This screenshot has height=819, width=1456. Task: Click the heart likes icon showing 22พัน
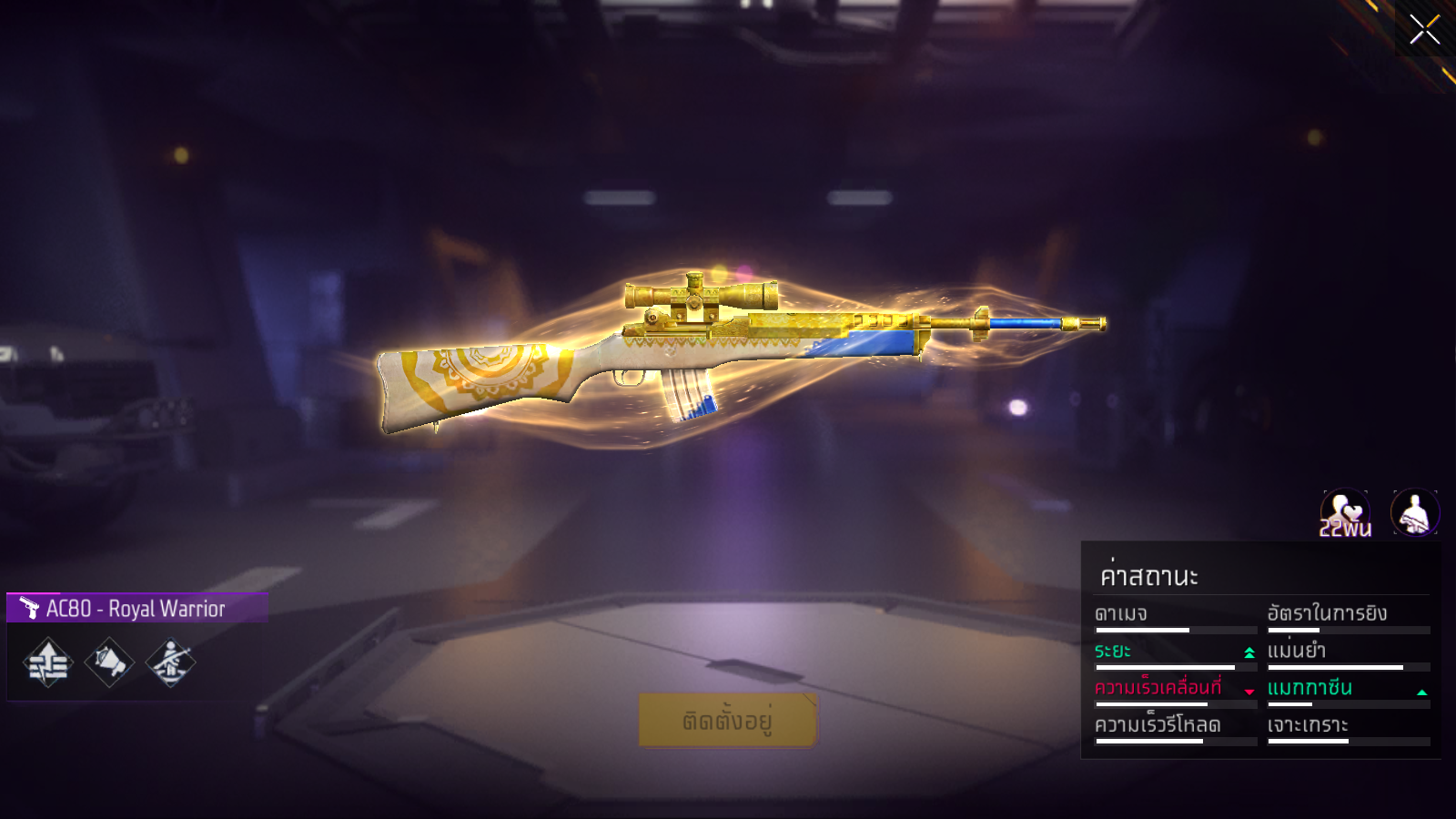[x=1345, y=513]
